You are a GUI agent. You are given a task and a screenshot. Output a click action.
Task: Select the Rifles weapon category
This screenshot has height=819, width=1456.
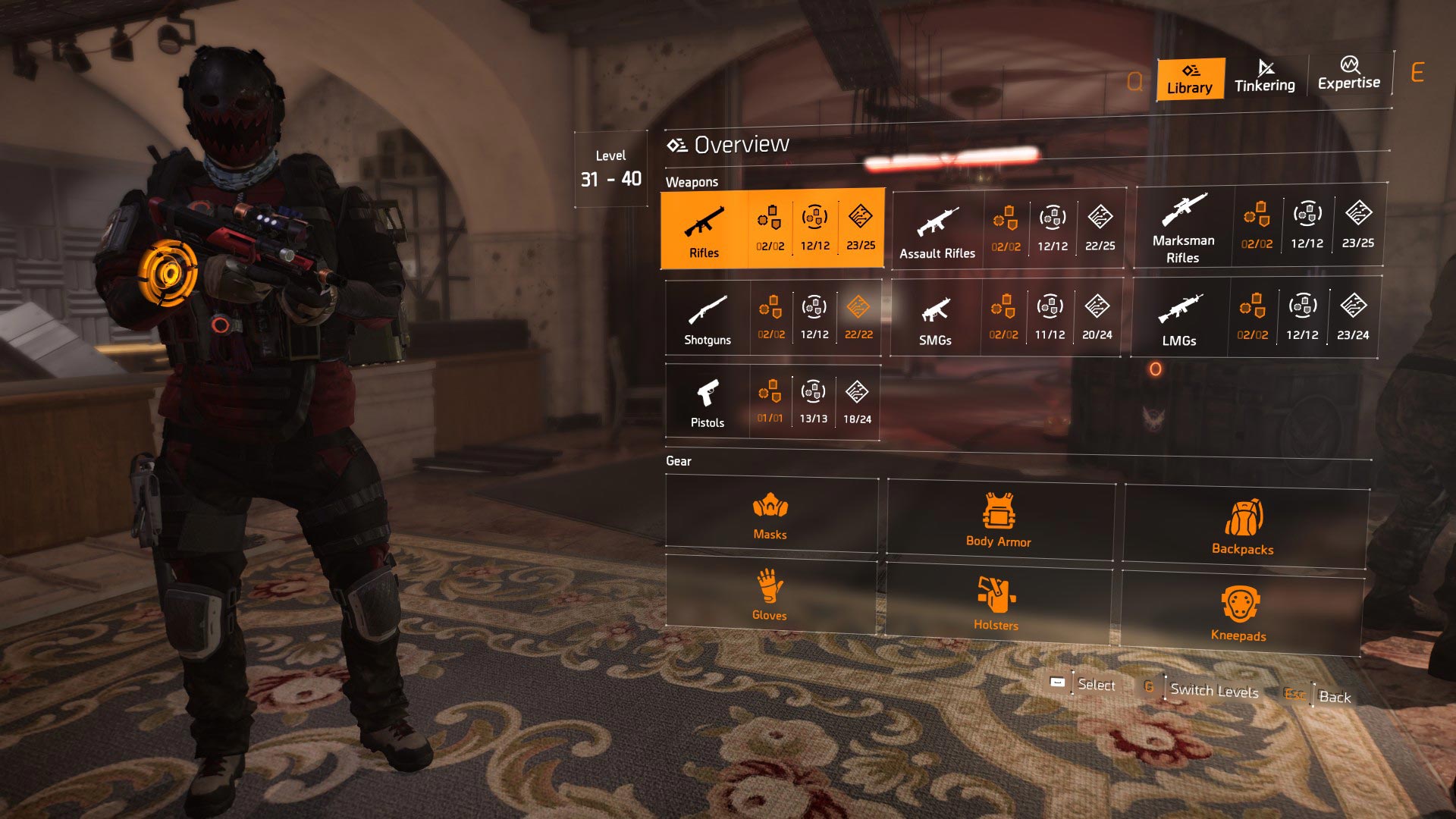(x=704, y=230)
